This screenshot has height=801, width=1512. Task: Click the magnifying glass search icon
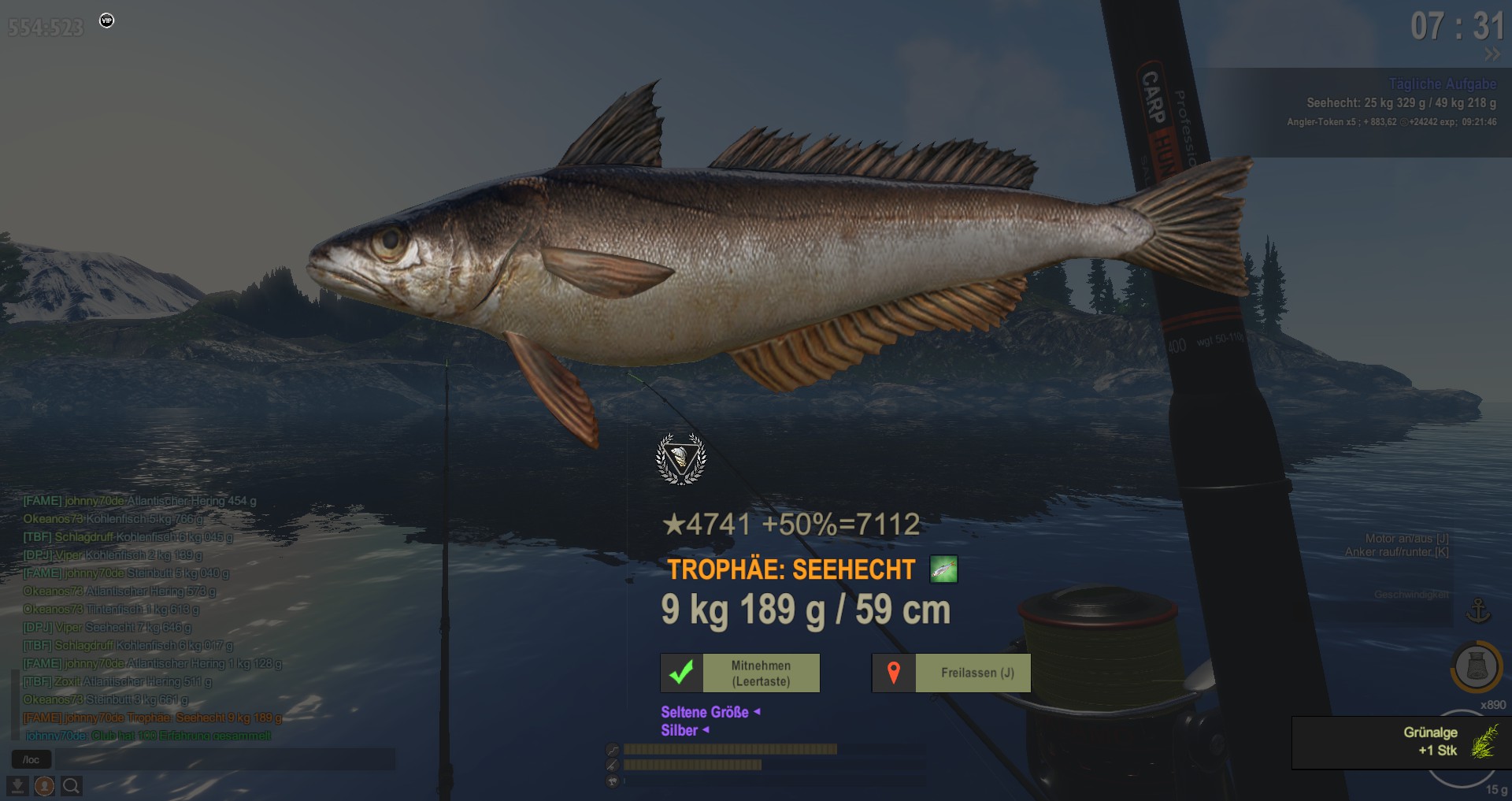pos(71,786)
